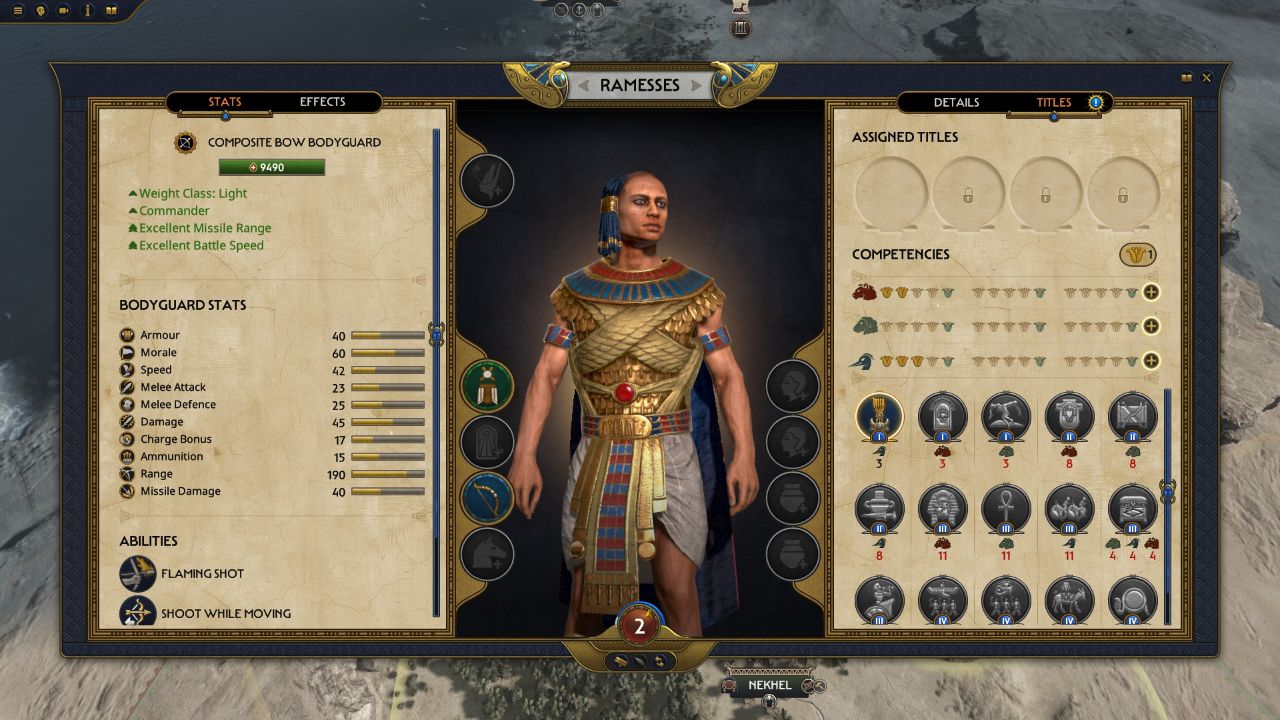This screenshot has width=1280, height=720.
Task: Open the encyclopedia book icon
Action: click(x=111, y=10)
